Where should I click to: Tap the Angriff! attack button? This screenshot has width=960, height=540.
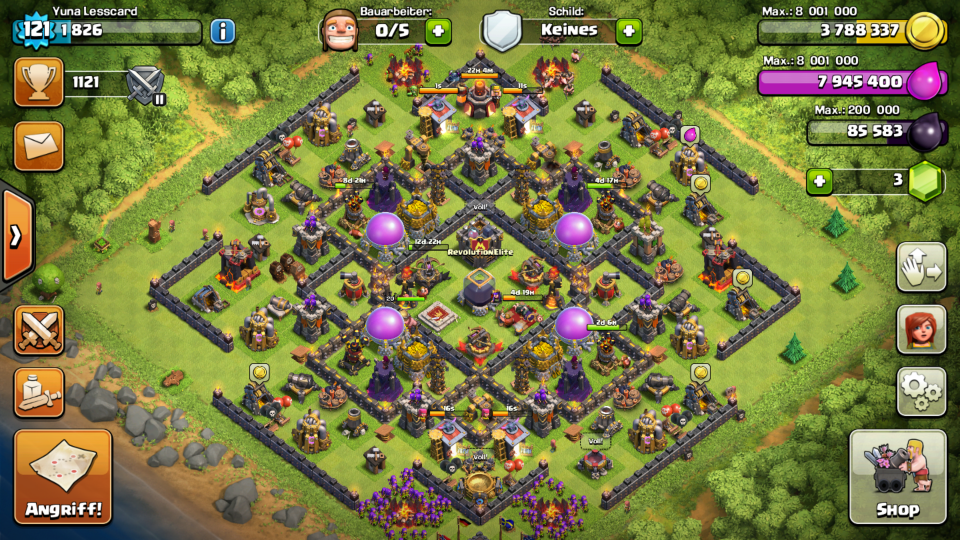[x=63, y=477]
